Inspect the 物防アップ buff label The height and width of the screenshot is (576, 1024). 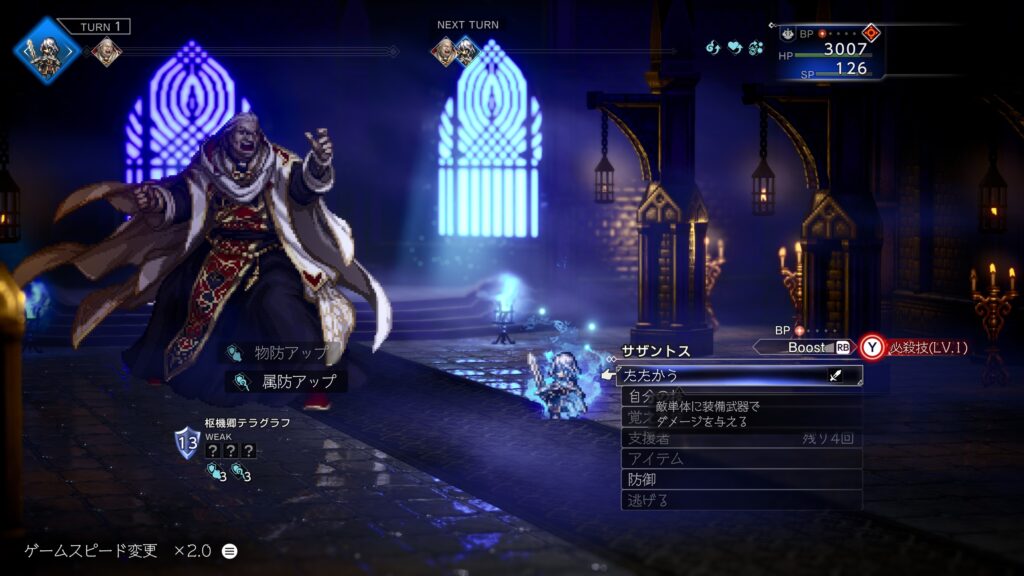pyautogui.click(x=284, y=352)
